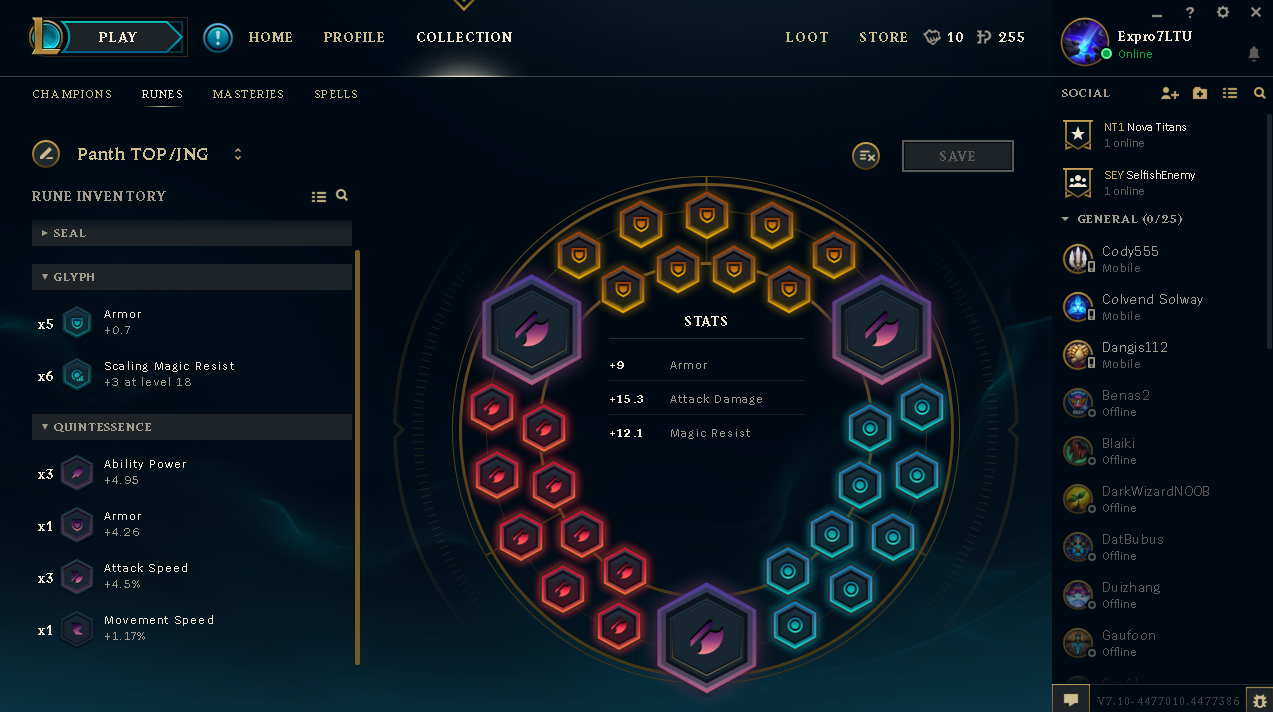Image resolution: width=1273 pixels, height=712 pixels.
Task: Visit the Store
Action: 883,37
